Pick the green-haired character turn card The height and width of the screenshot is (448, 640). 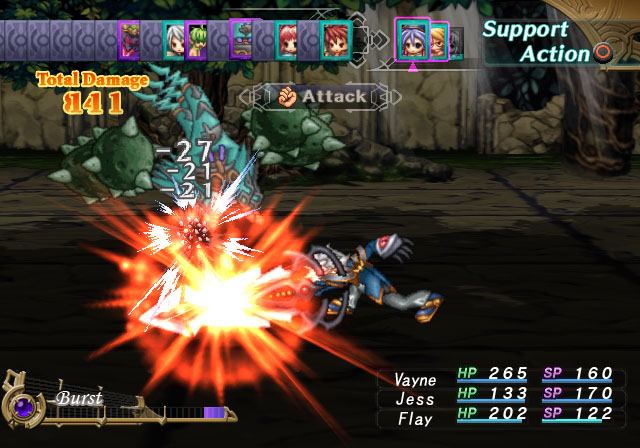(x=196, y=41)
